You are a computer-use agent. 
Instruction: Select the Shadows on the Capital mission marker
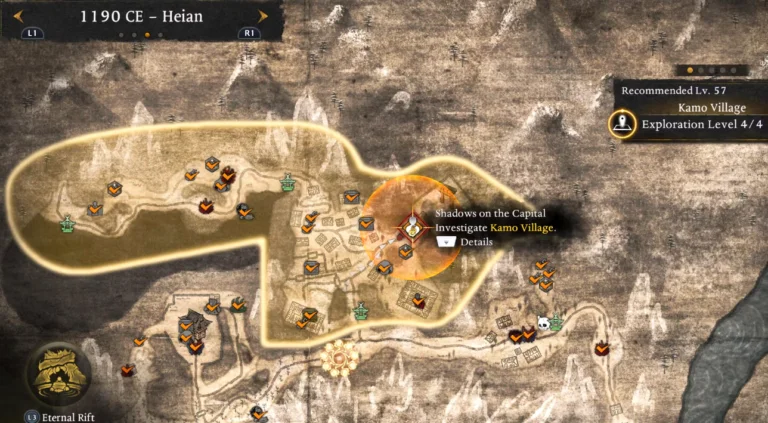coord(411,228)
